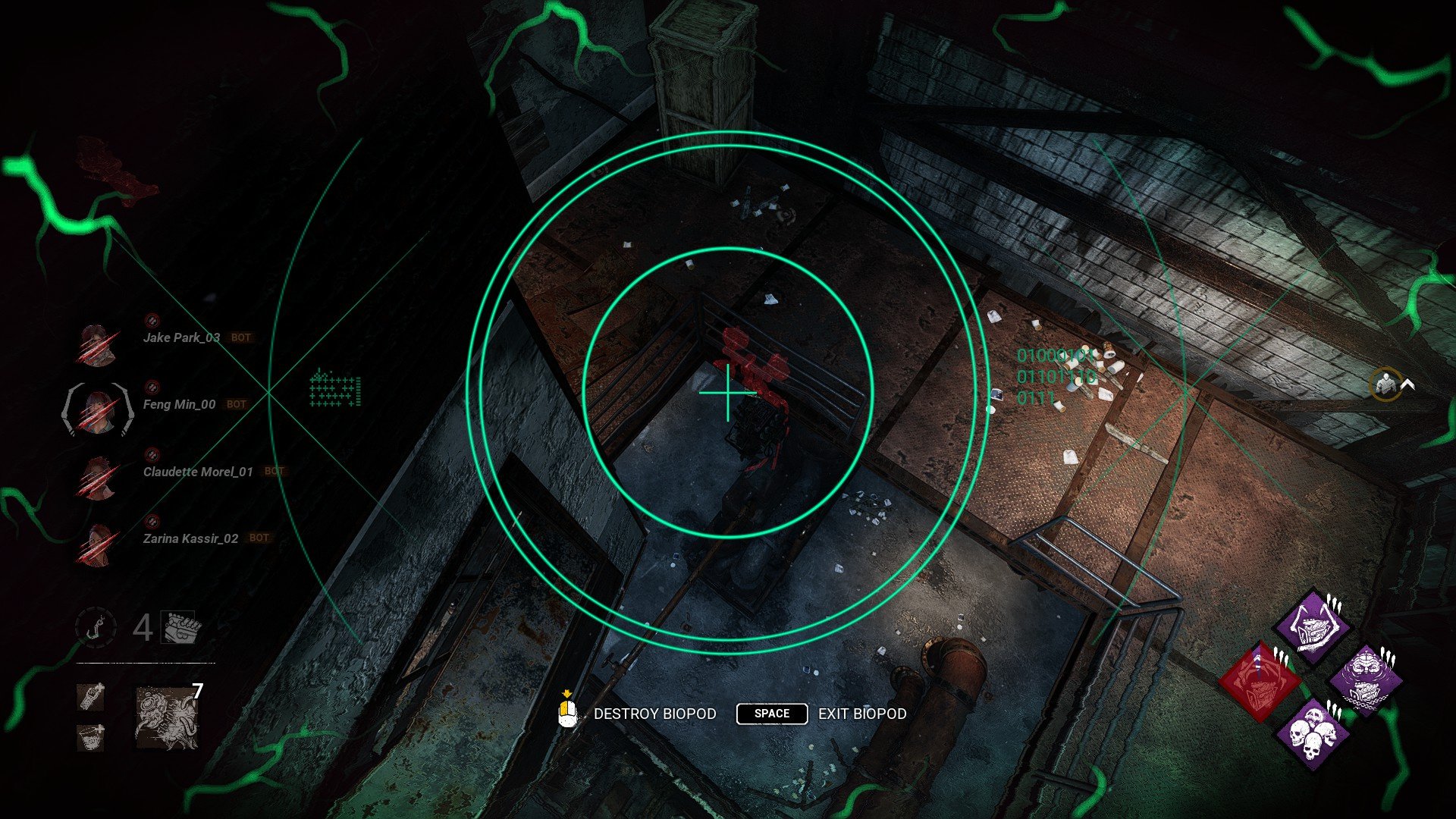Click the hook counter icon

96,628
